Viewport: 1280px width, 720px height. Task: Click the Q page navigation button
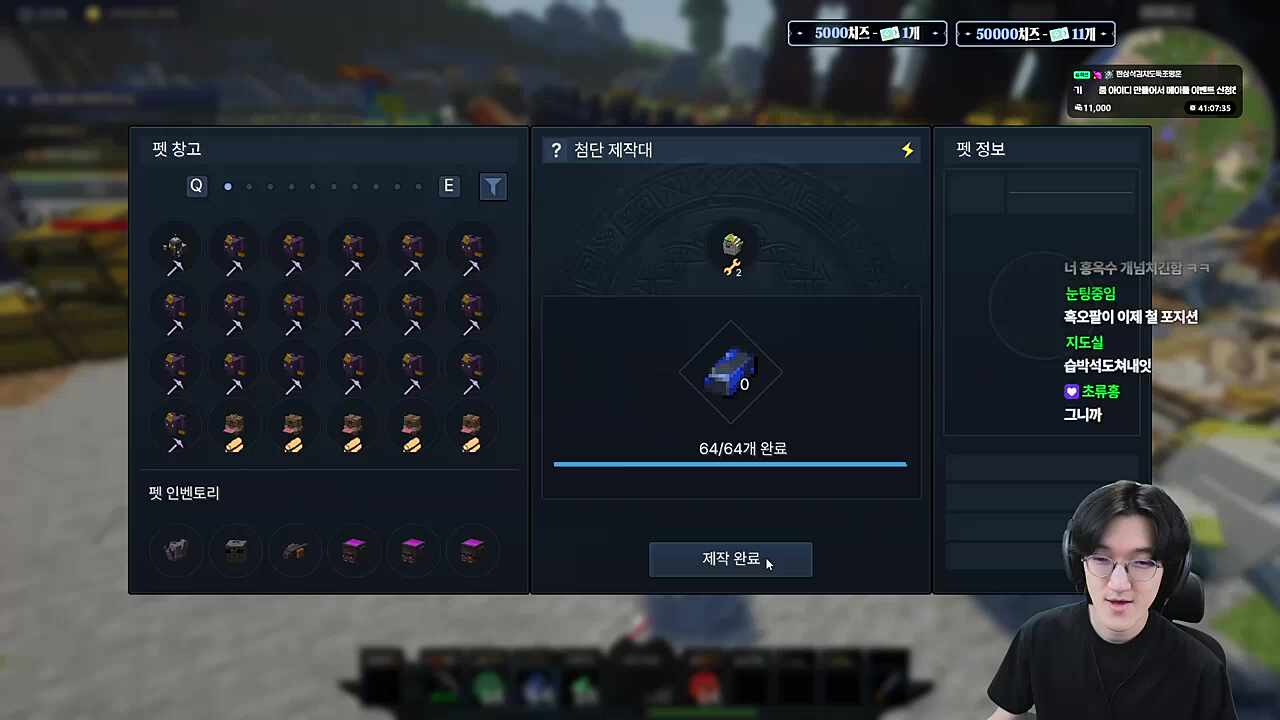point(196,186)
